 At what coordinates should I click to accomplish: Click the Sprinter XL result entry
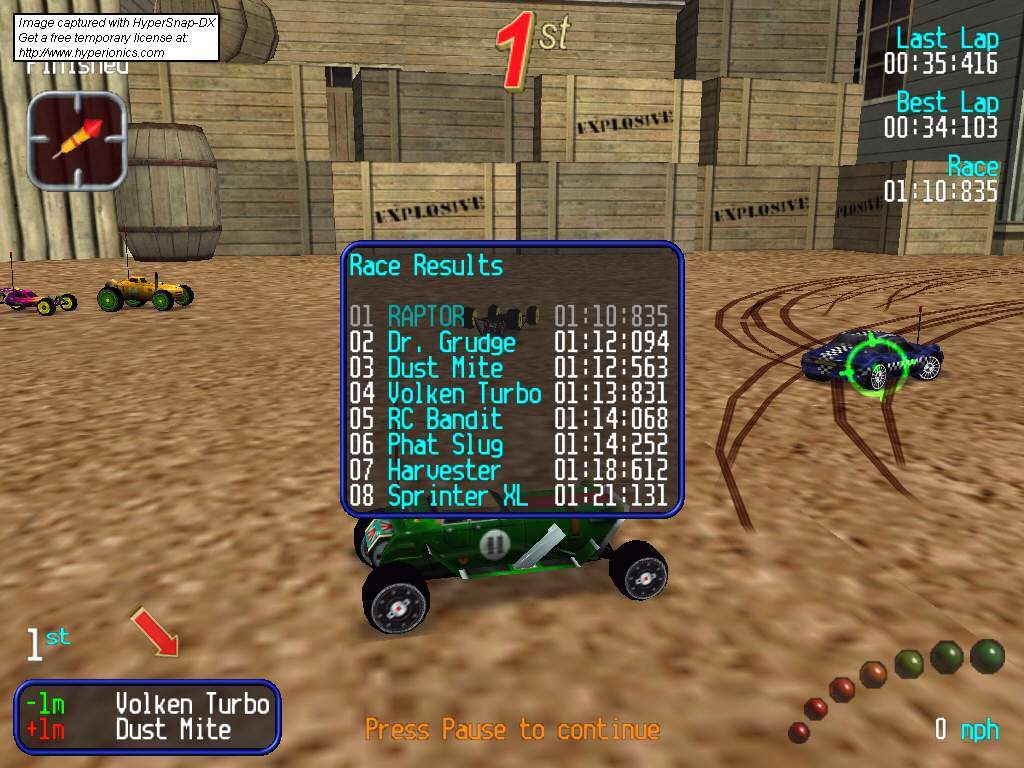[508, 496]
